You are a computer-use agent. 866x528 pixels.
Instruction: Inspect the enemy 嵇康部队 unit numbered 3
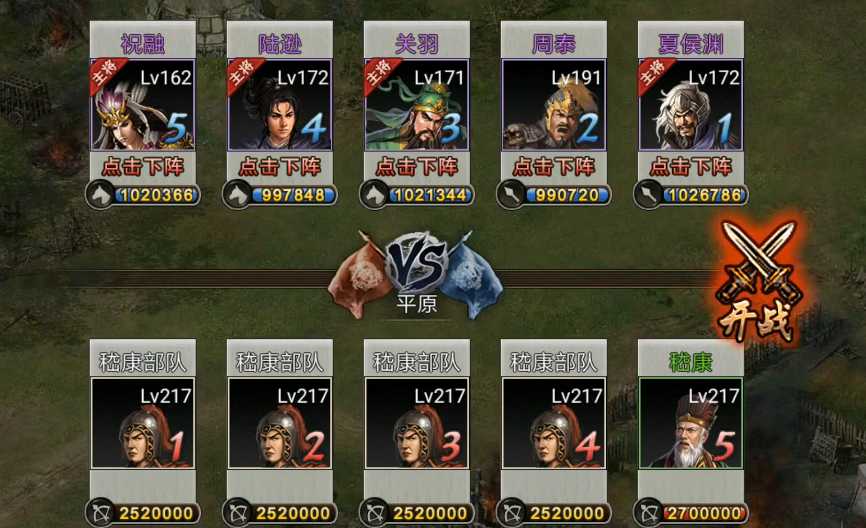coord(416,423)
